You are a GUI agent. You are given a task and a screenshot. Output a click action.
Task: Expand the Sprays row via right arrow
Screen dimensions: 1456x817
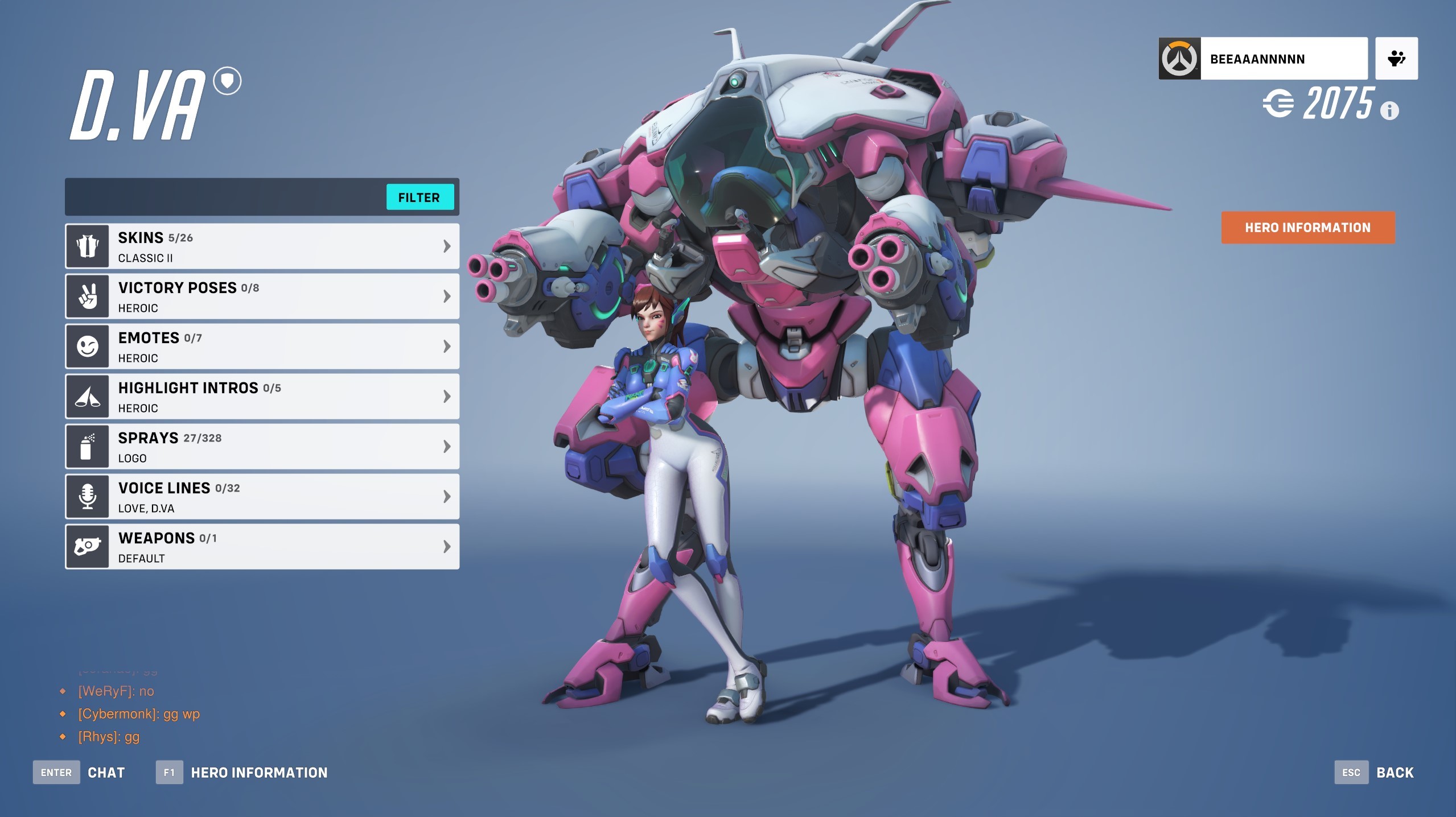(x=446, y=446)
